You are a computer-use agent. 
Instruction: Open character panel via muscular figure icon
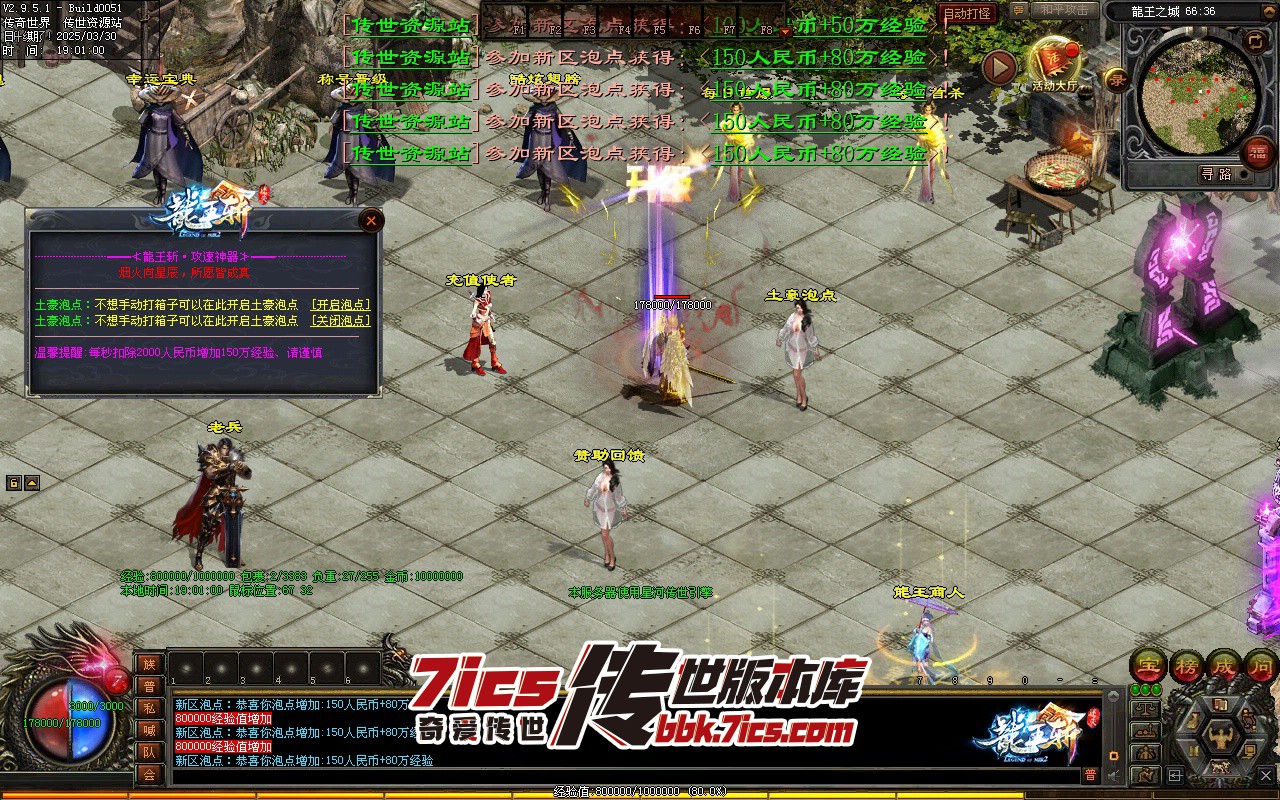coord(1220,737)
